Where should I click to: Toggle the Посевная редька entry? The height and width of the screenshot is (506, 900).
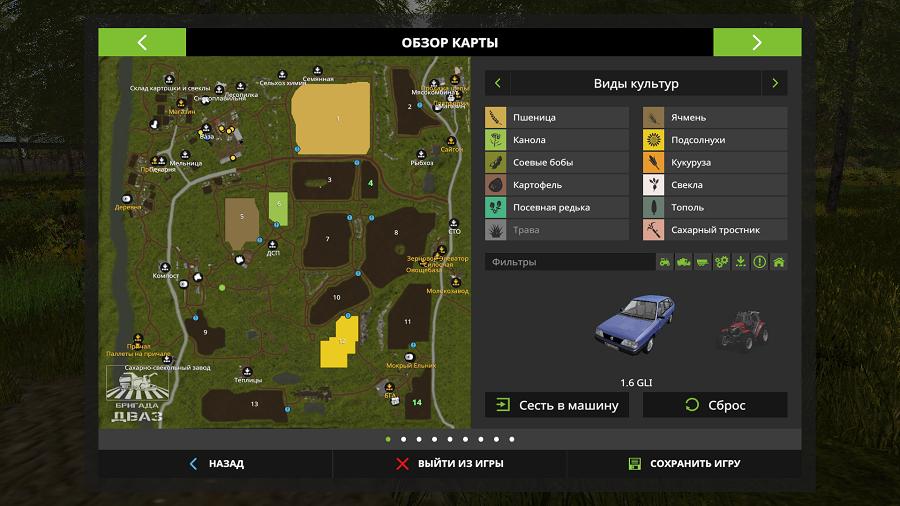coord(557,208)
